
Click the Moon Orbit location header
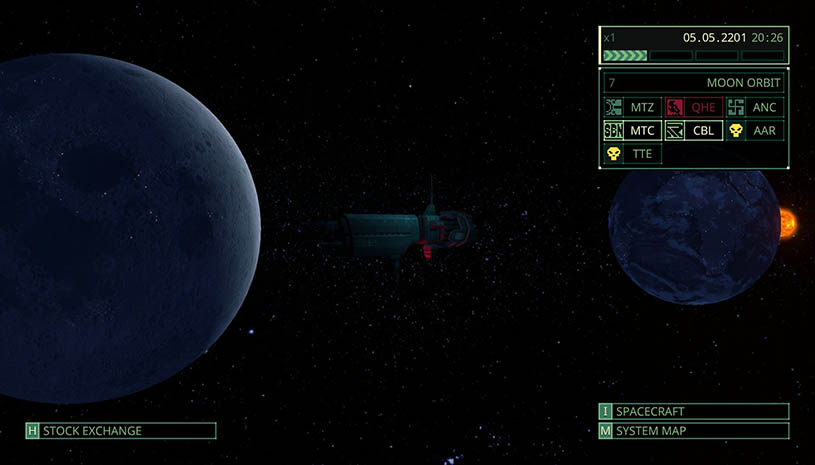pos(694,83)
